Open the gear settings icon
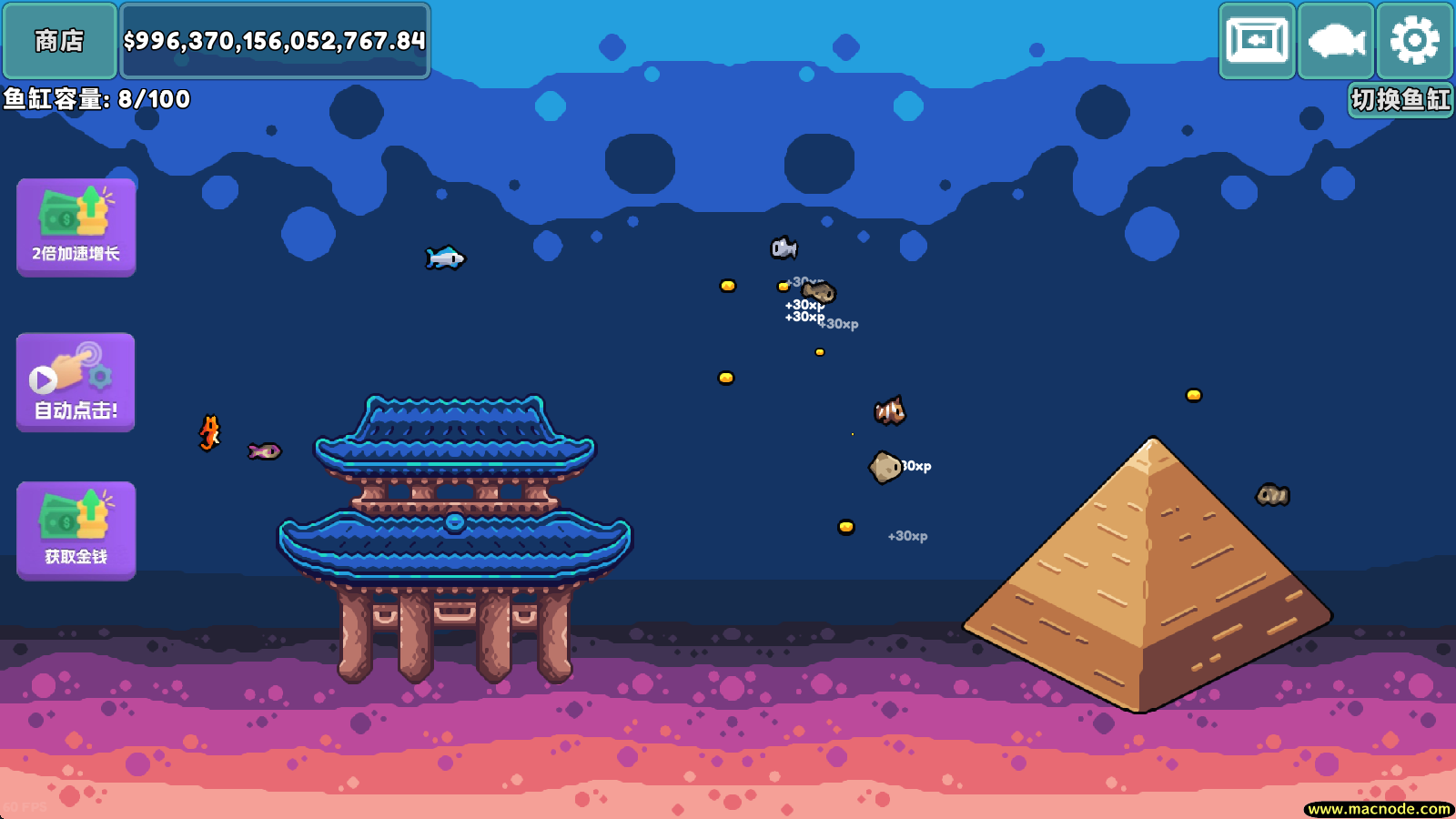 [x=1414, y=41]
